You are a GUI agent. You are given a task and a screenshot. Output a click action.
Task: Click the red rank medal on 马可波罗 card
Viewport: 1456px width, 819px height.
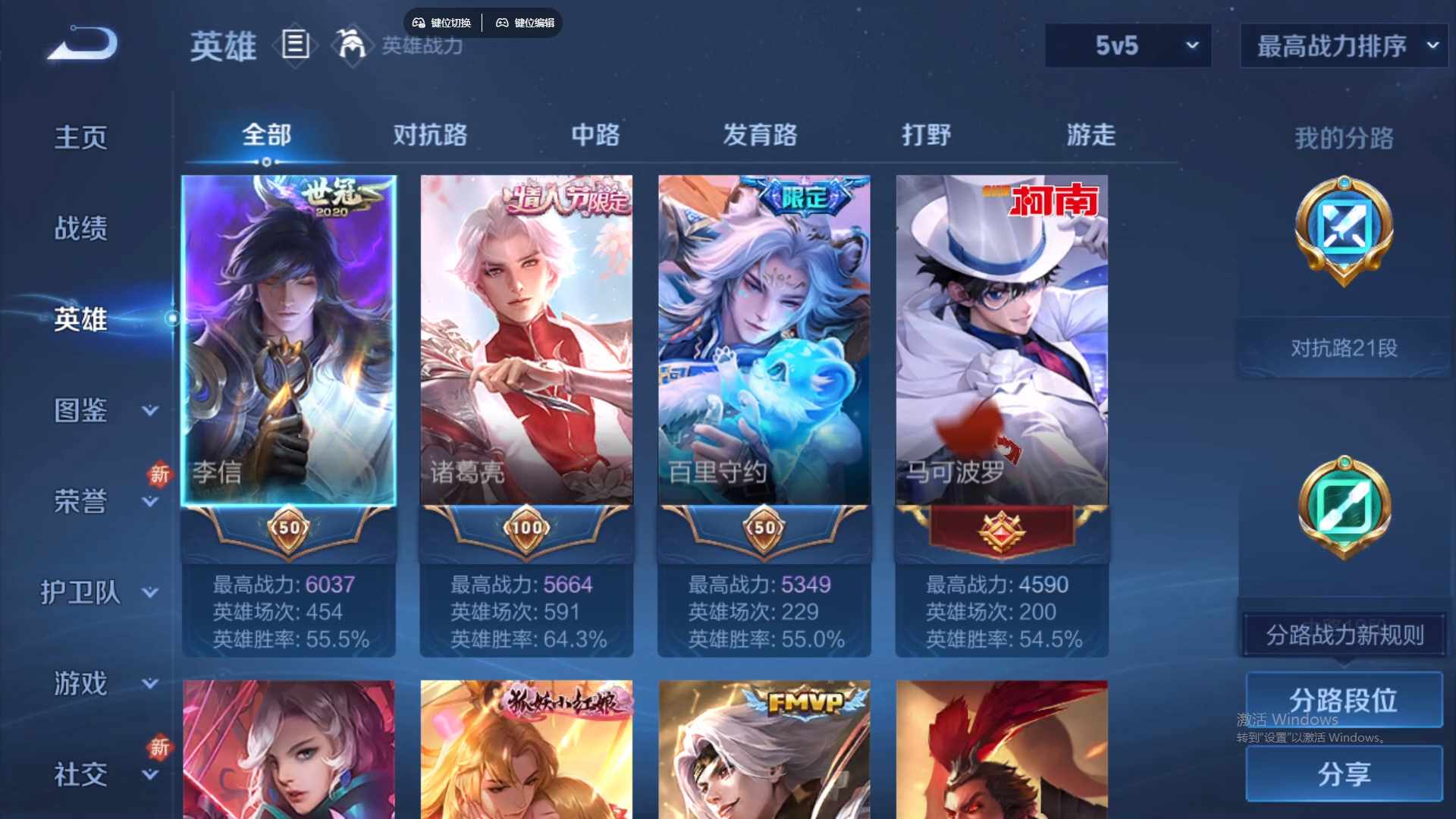tap(1001, 531)
